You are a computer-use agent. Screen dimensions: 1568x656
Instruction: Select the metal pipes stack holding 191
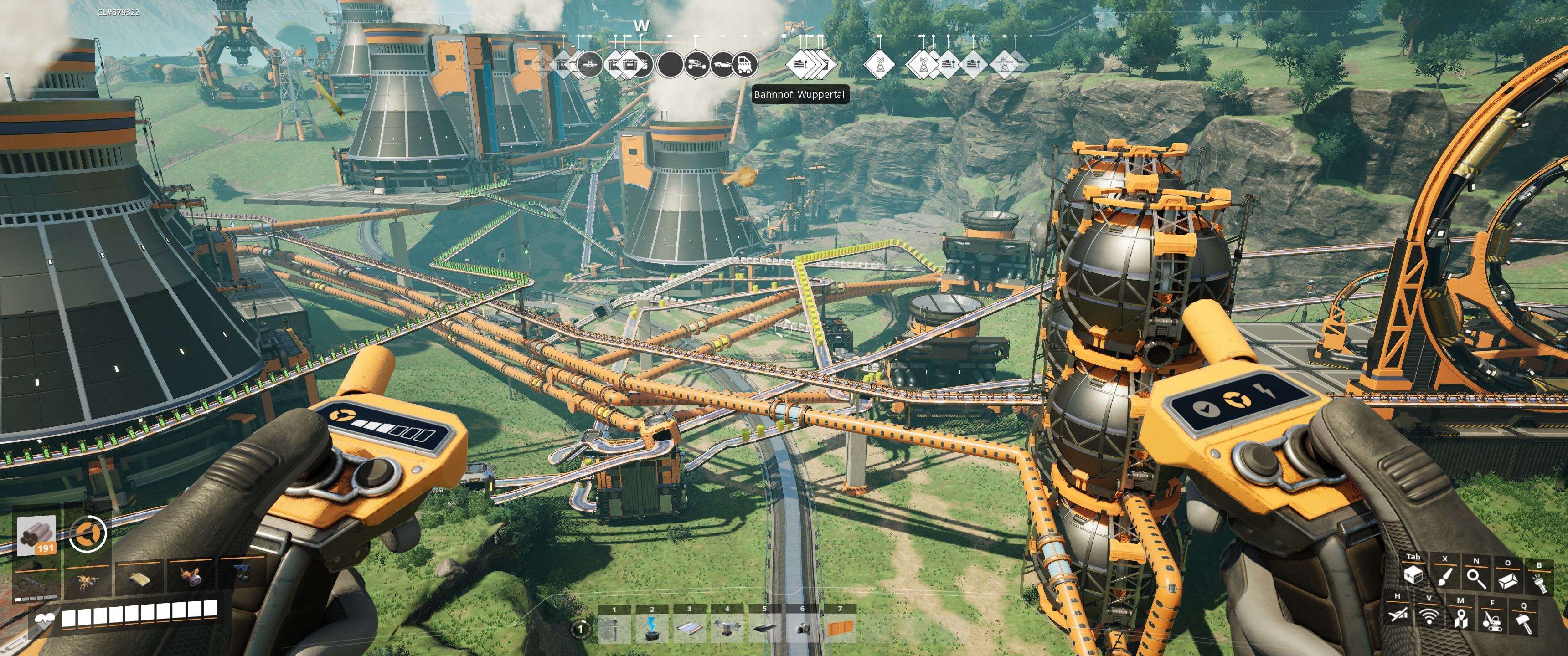point(36,536)
